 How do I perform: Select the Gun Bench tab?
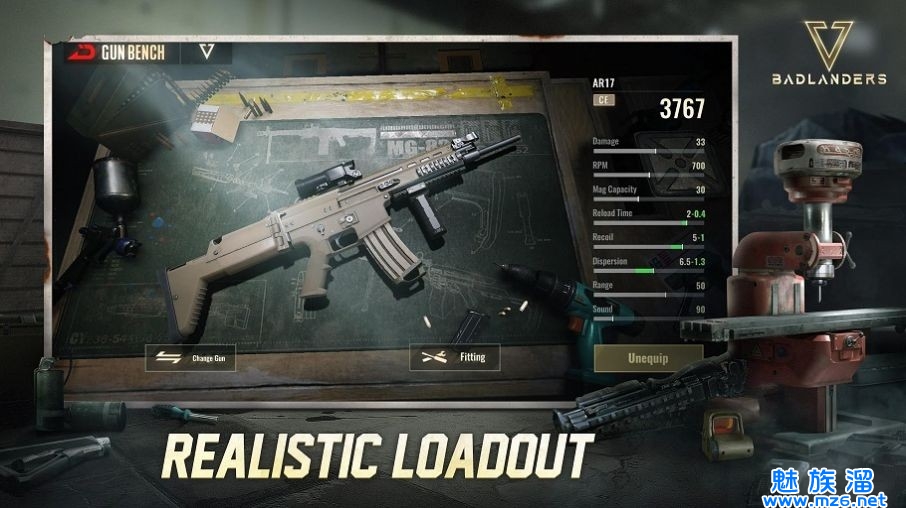click(x=122, y=52)
